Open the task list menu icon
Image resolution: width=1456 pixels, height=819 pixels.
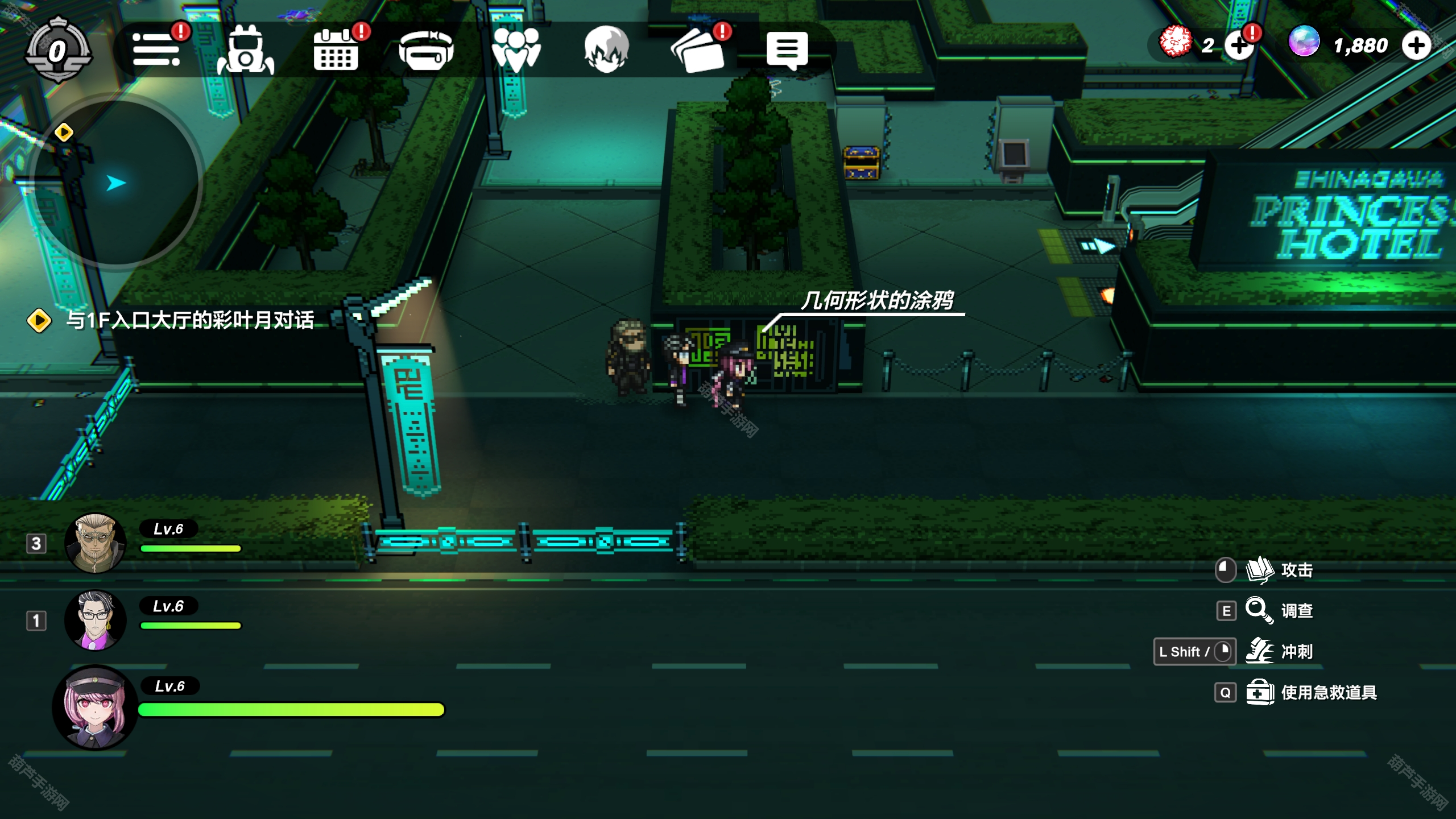pos(156,50)
